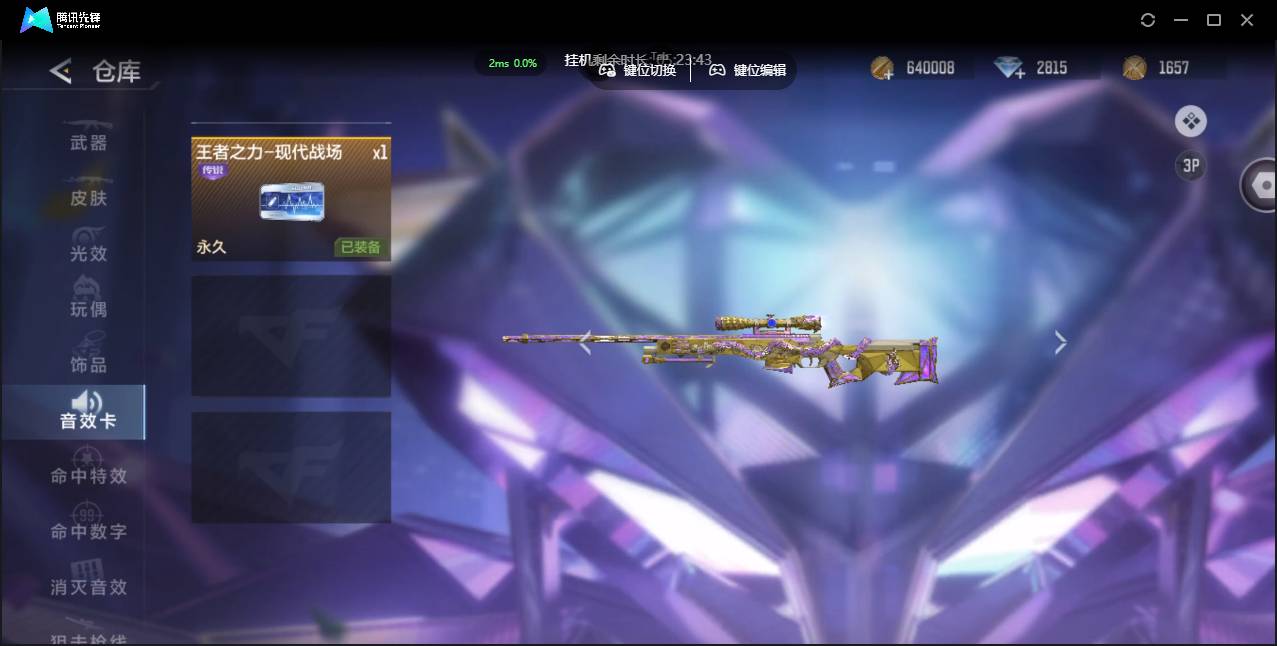Close the emulator window
This screenshot has height=646, width=1277.
pos(1247,20)
